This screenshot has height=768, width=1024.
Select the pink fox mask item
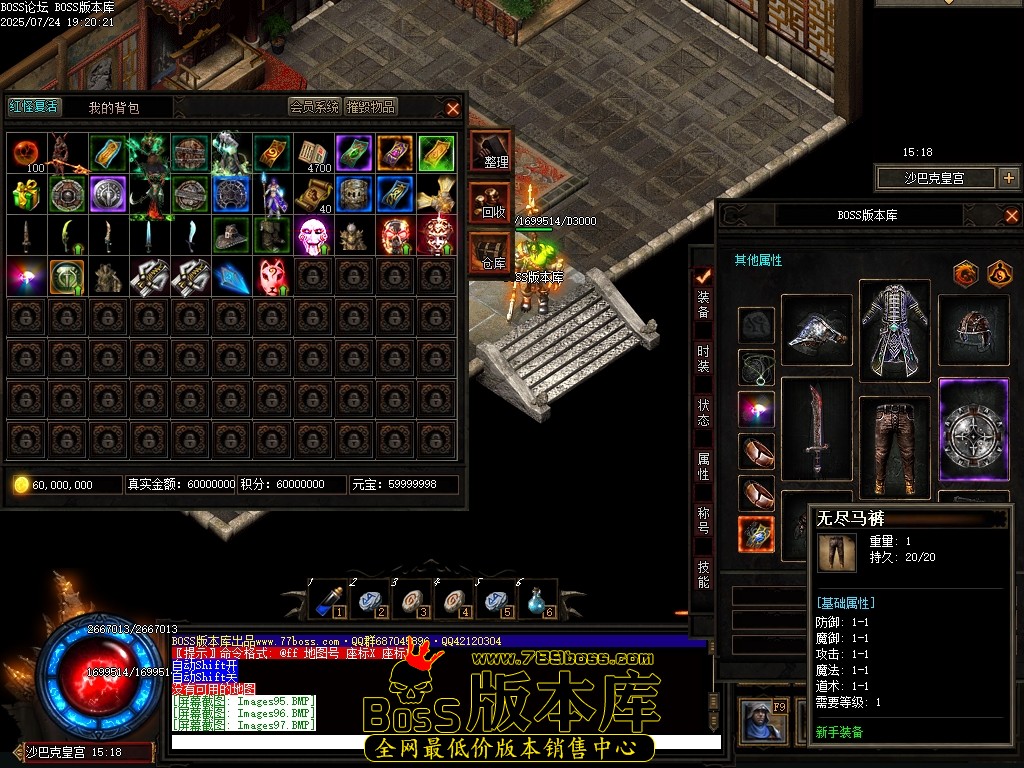(273, 276)
